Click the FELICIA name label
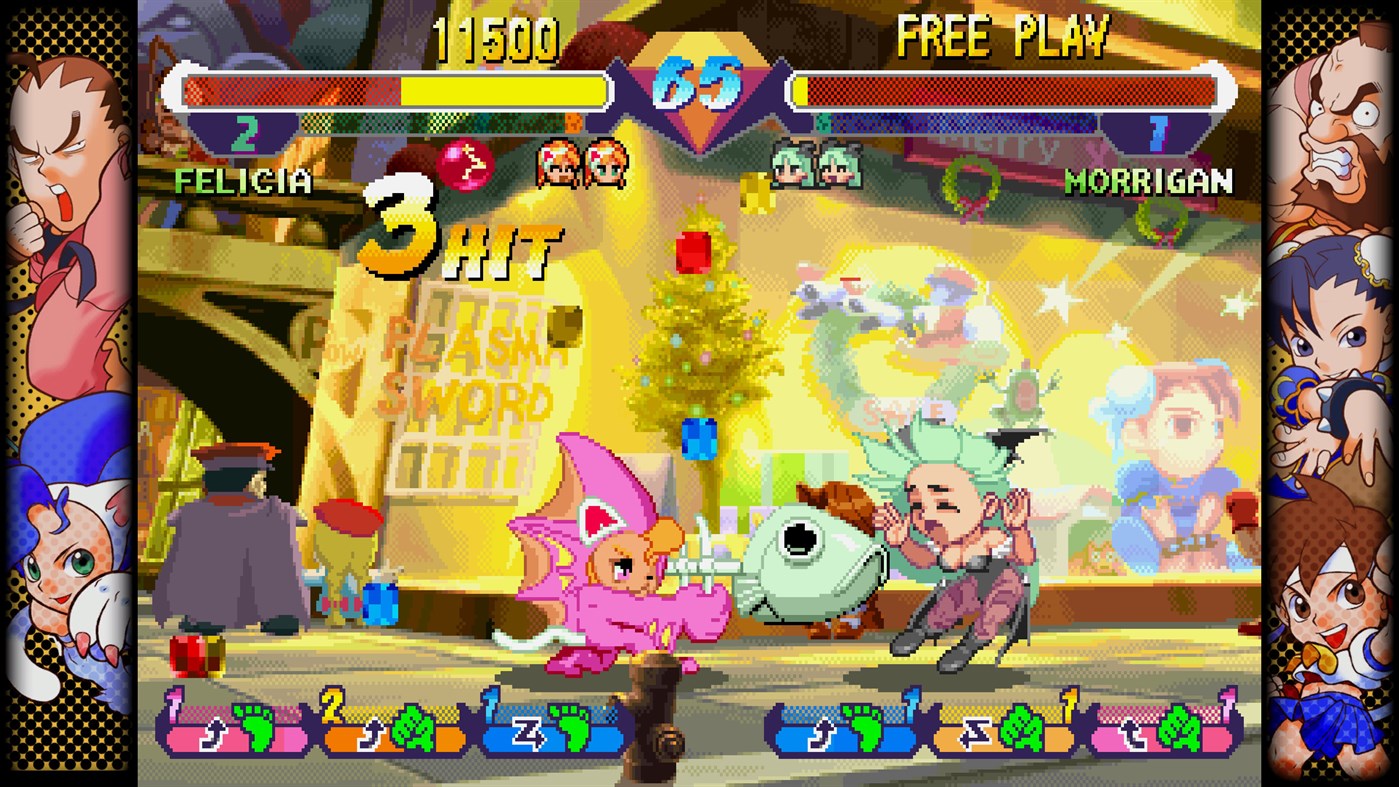This screenshot has height=787, width=1399. [x=243, y=183]
